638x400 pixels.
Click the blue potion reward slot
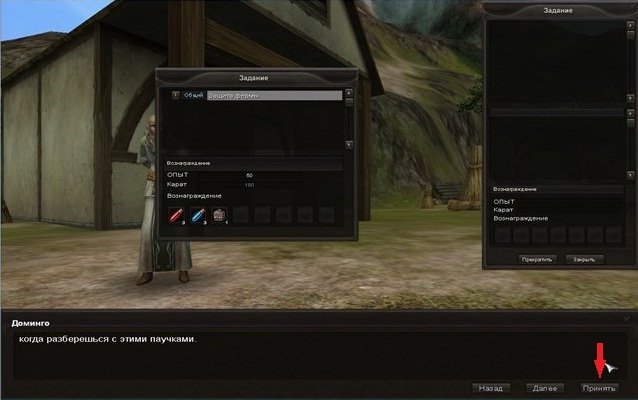[x=198, y=214]
